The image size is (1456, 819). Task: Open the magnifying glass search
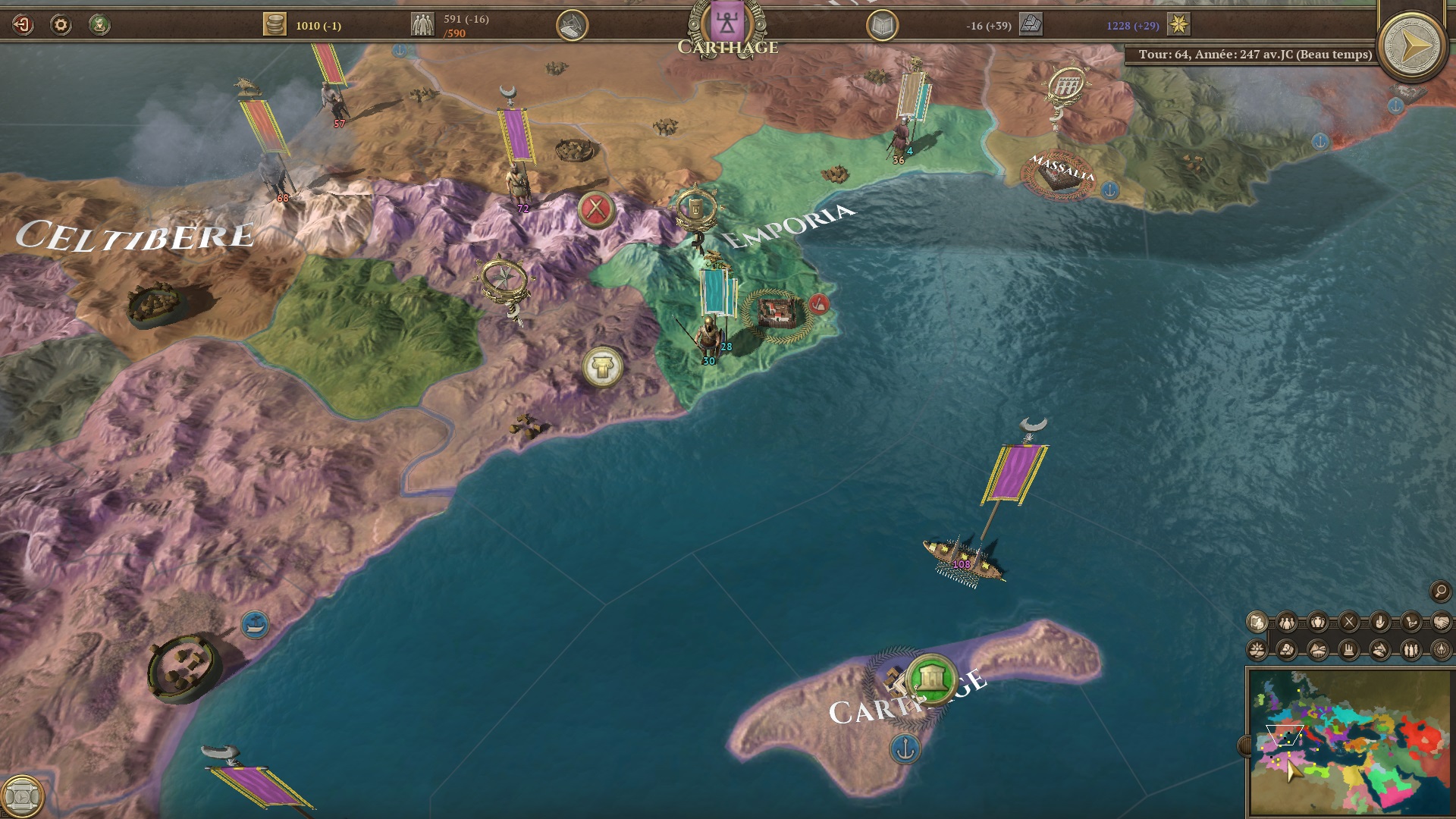point(1440,591)
